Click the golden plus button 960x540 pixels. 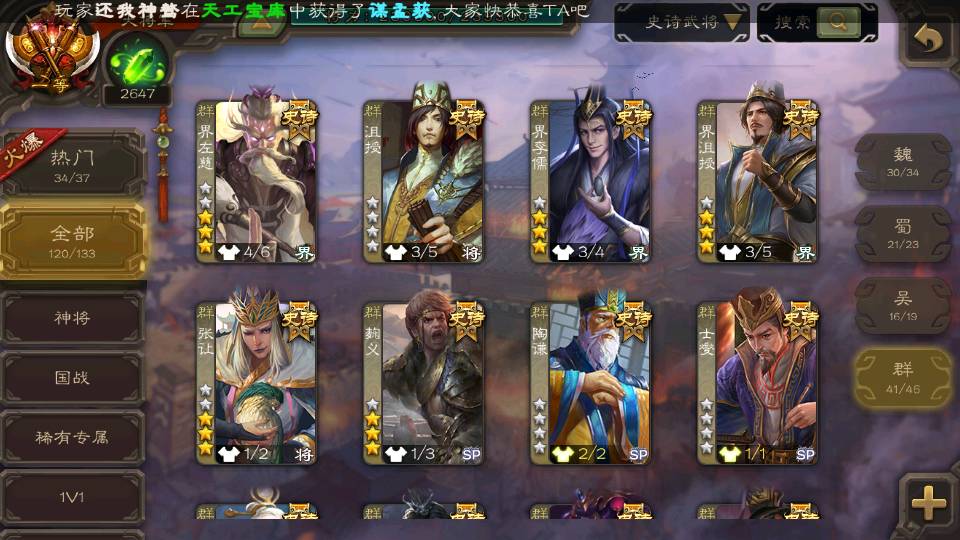[929, 502]
